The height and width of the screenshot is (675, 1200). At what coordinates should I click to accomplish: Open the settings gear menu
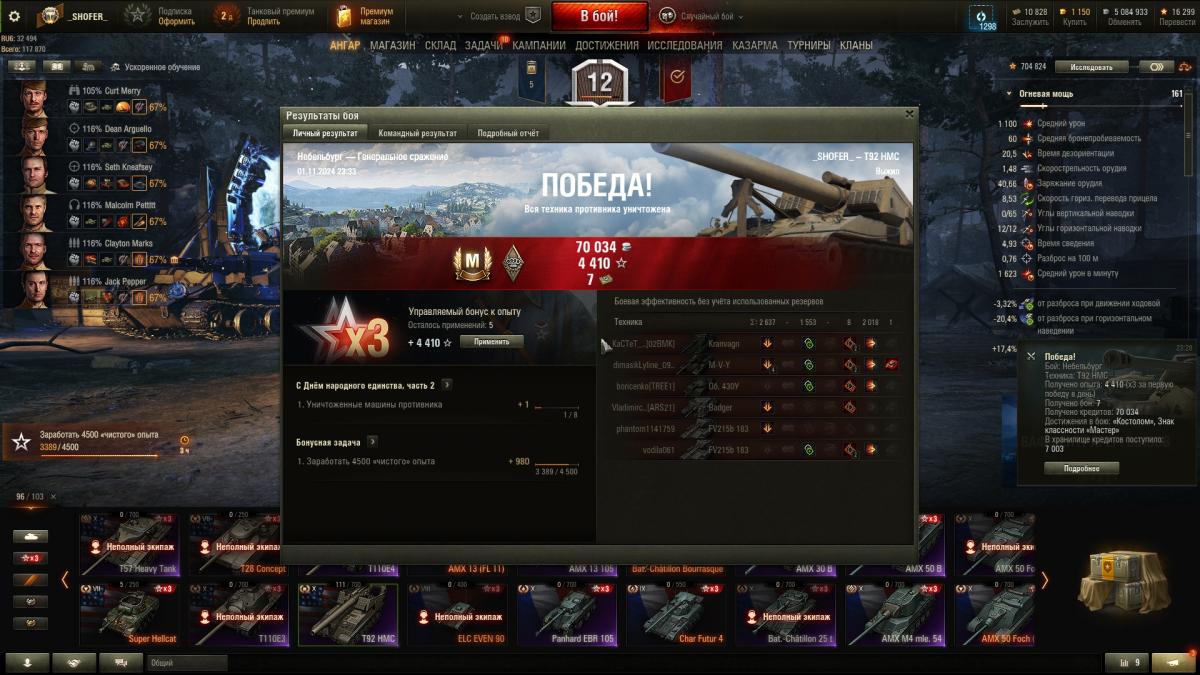click(x=14, y=16)
